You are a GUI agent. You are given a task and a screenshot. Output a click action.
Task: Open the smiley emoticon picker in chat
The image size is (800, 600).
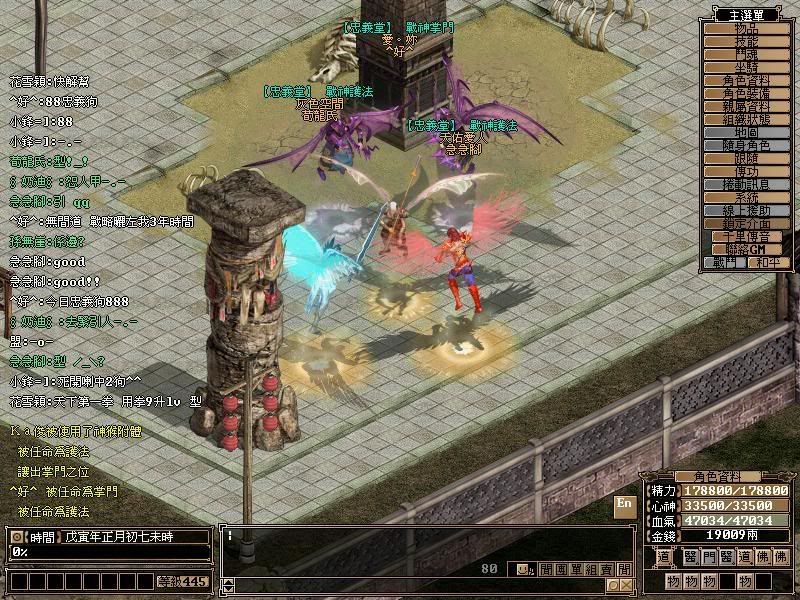pyautogui.click(x=524, y=569)
